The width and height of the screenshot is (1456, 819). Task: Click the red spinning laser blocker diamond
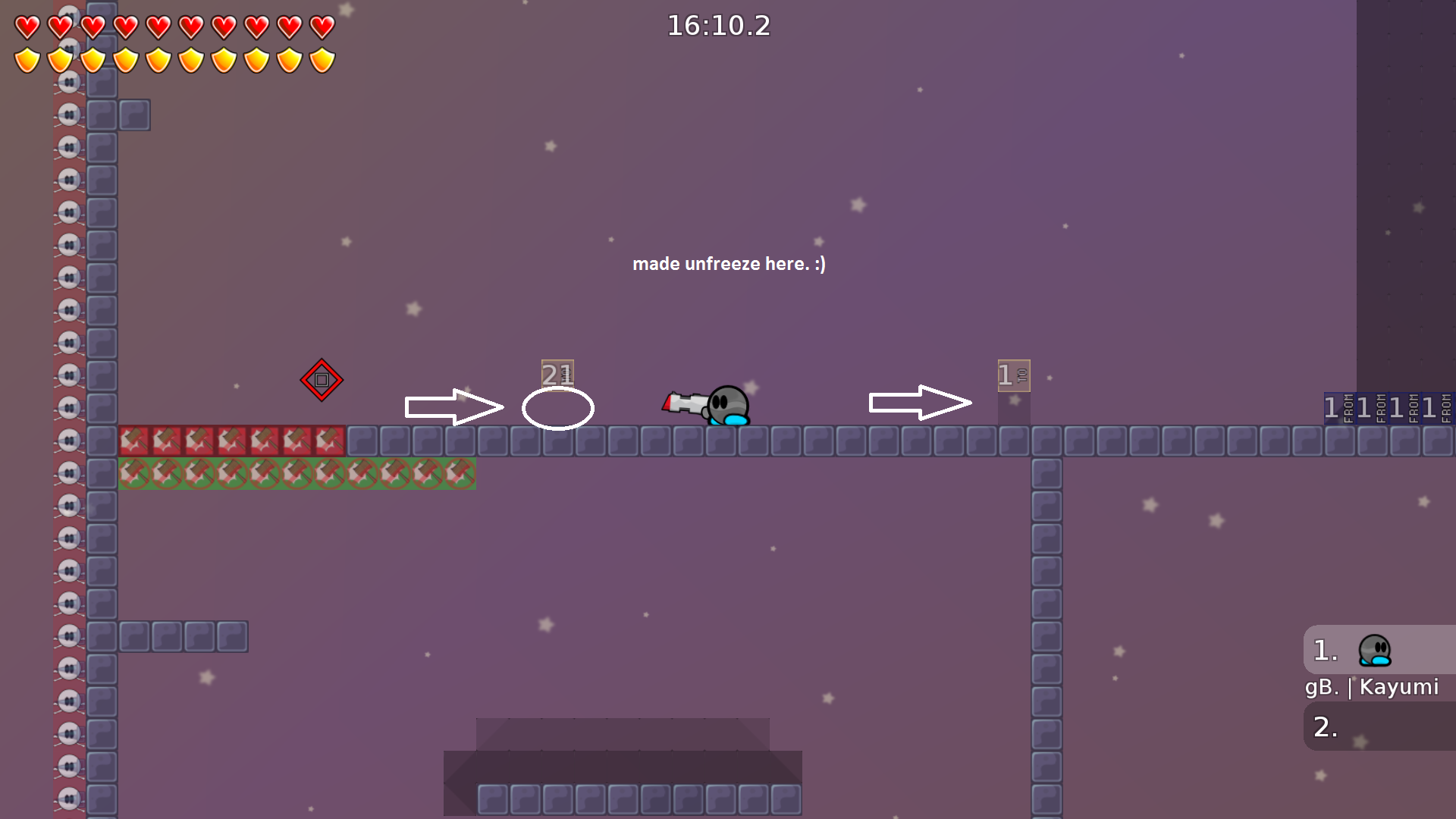[x=322, y=380]
